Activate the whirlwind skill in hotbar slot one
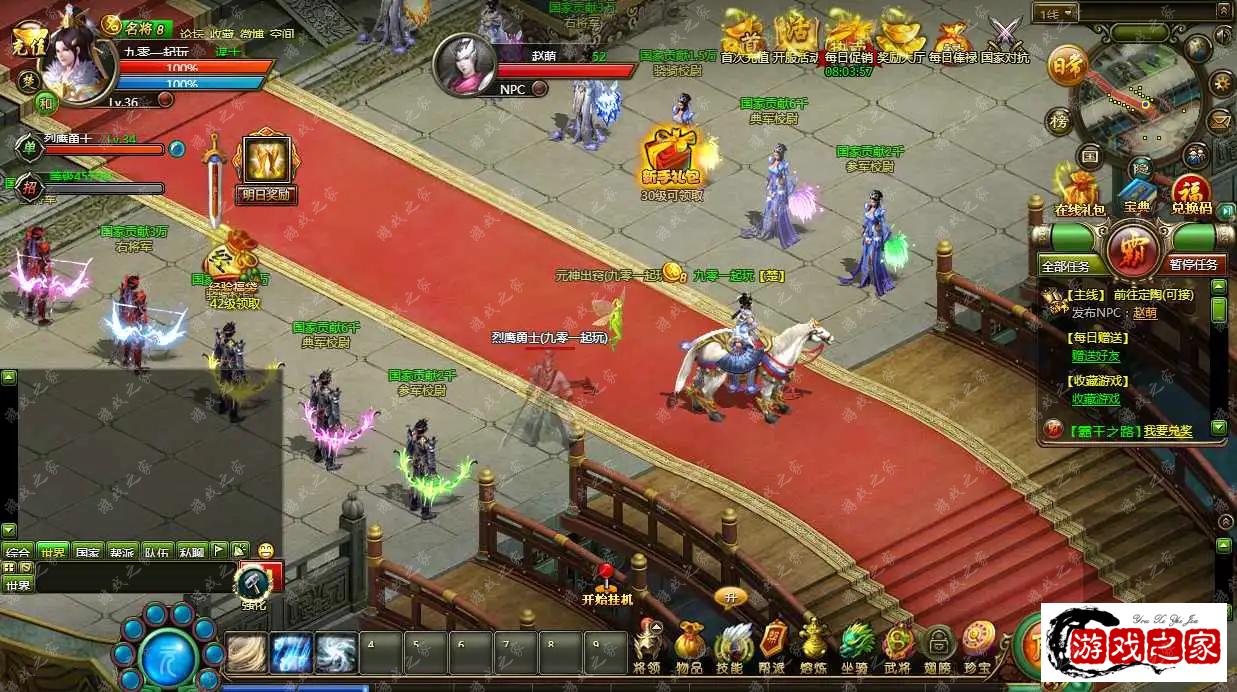Screen dimensions: 1237x692 246,654
